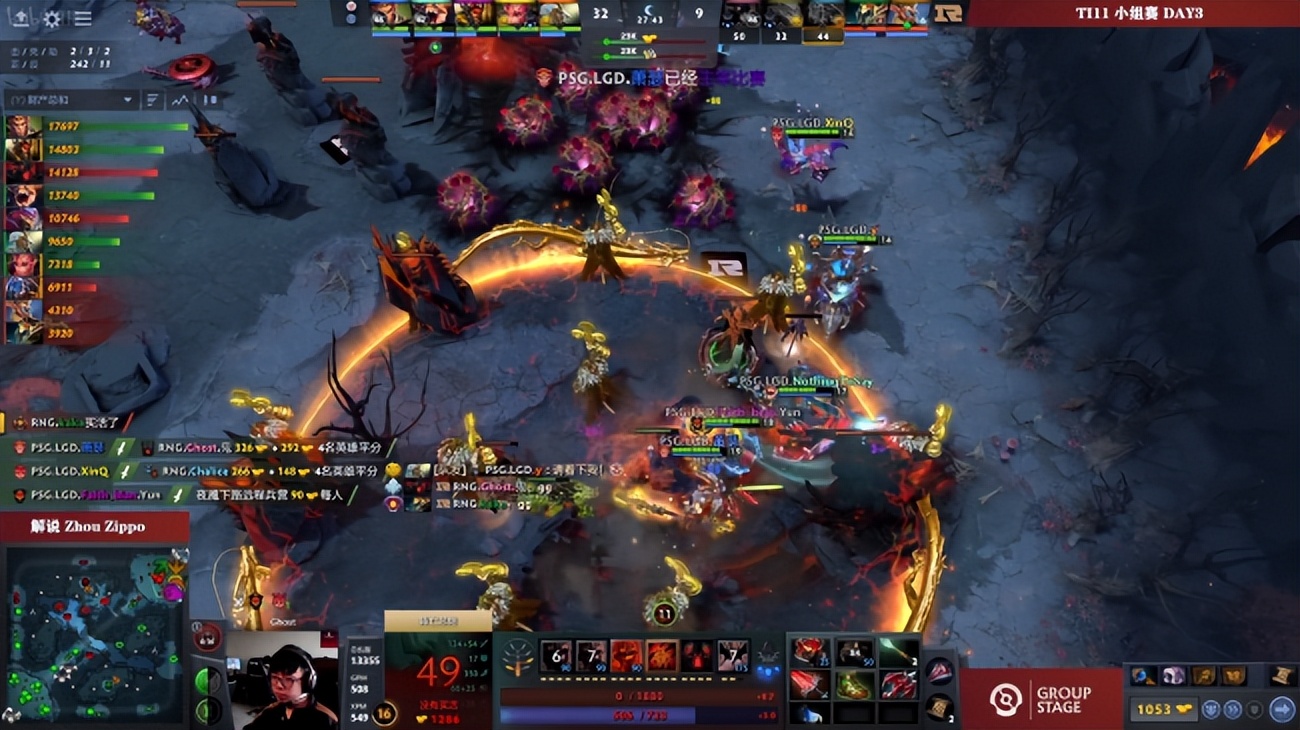The width and height of the screenshot is (1300, 730).
Task: Open the hamburger menu in top-left corner
Action: tap(83, 17)
